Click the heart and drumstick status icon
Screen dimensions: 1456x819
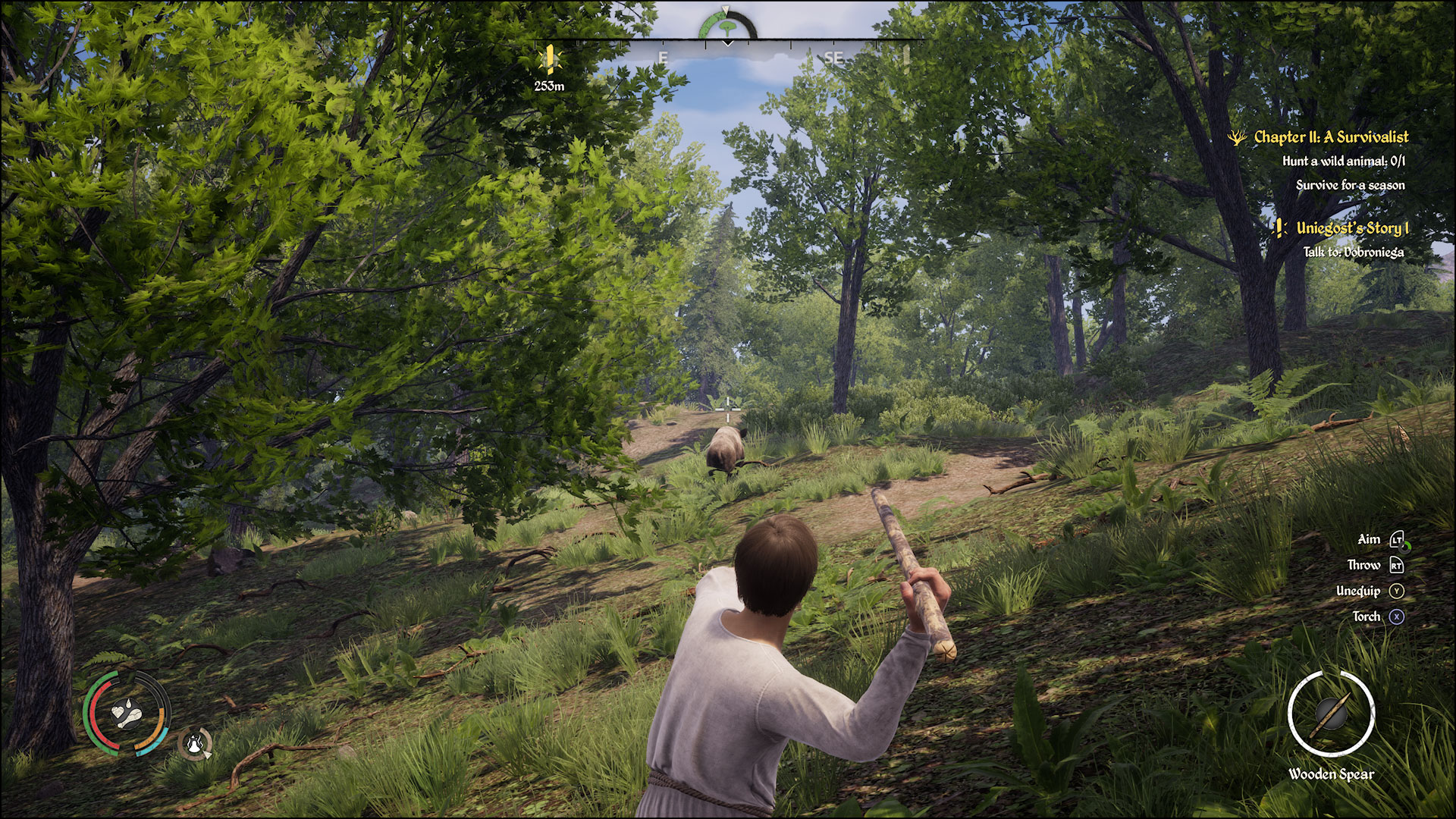pos(126,714)
